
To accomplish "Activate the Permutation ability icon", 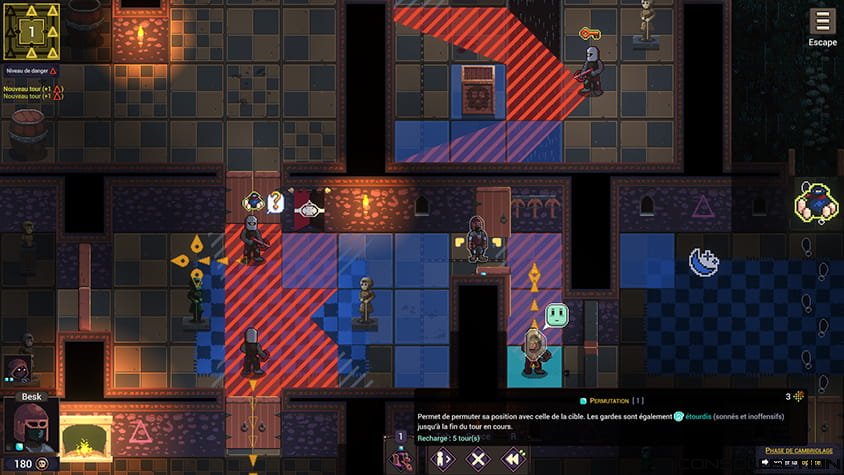I will 402,460.
